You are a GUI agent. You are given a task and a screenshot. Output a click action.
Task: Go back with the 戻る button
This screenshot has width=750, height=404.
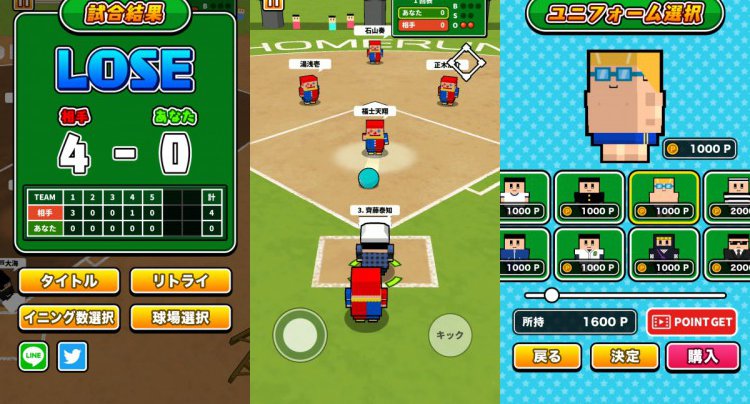(547, 356)
